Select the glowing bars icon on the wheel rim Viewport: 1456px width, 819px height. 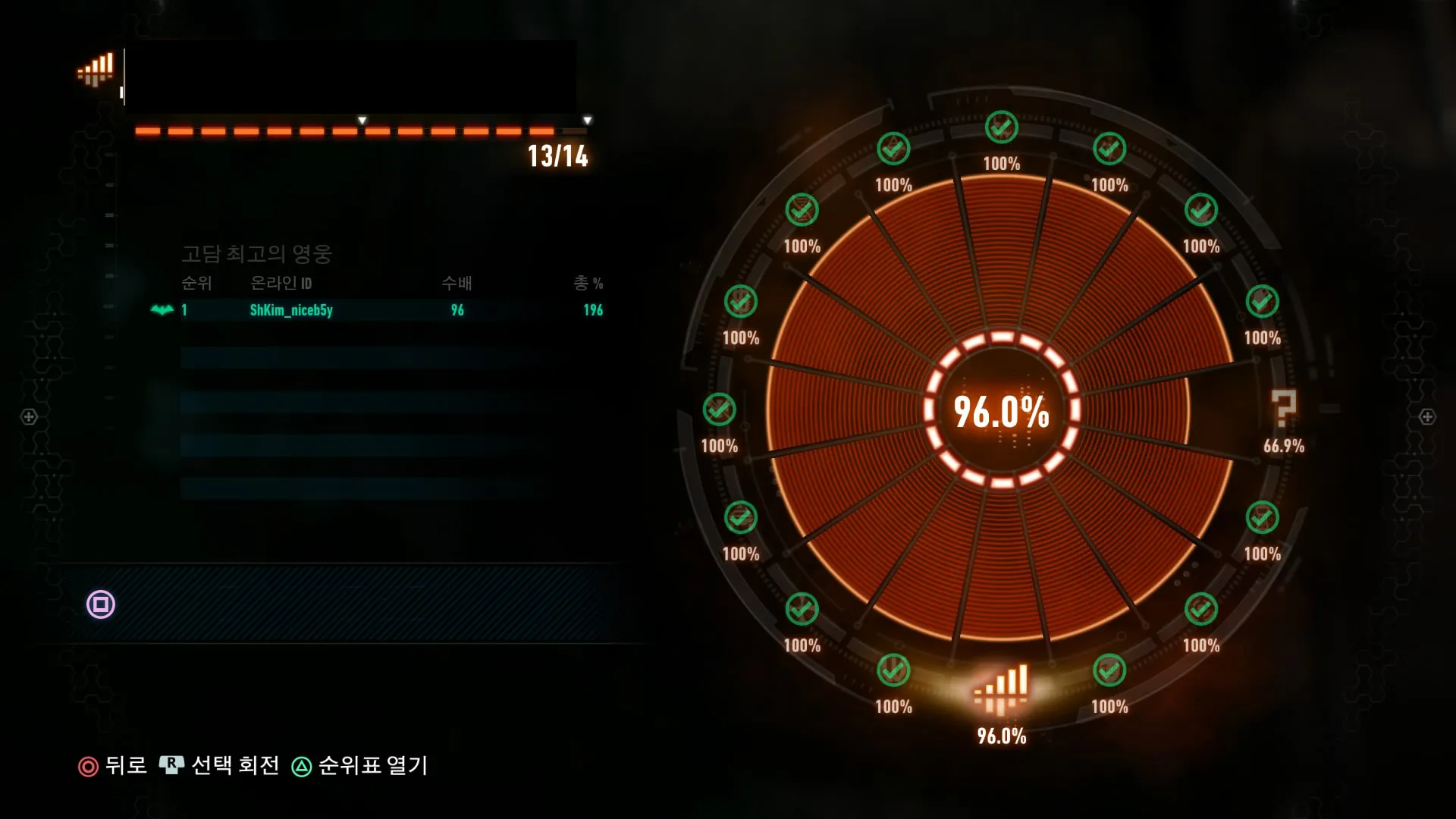tap(1001, 689)
